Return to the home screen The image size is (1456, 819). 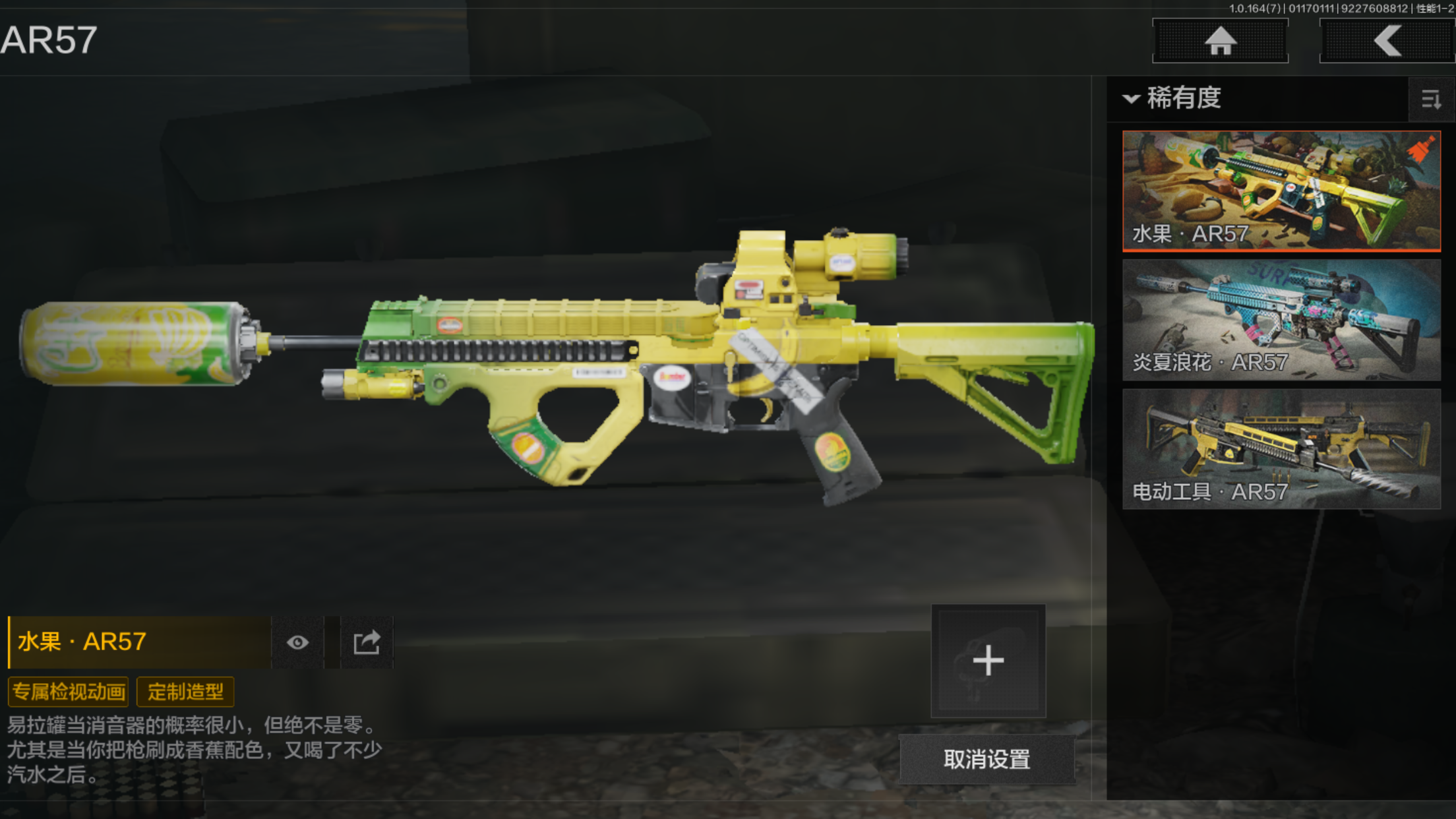1220,41
